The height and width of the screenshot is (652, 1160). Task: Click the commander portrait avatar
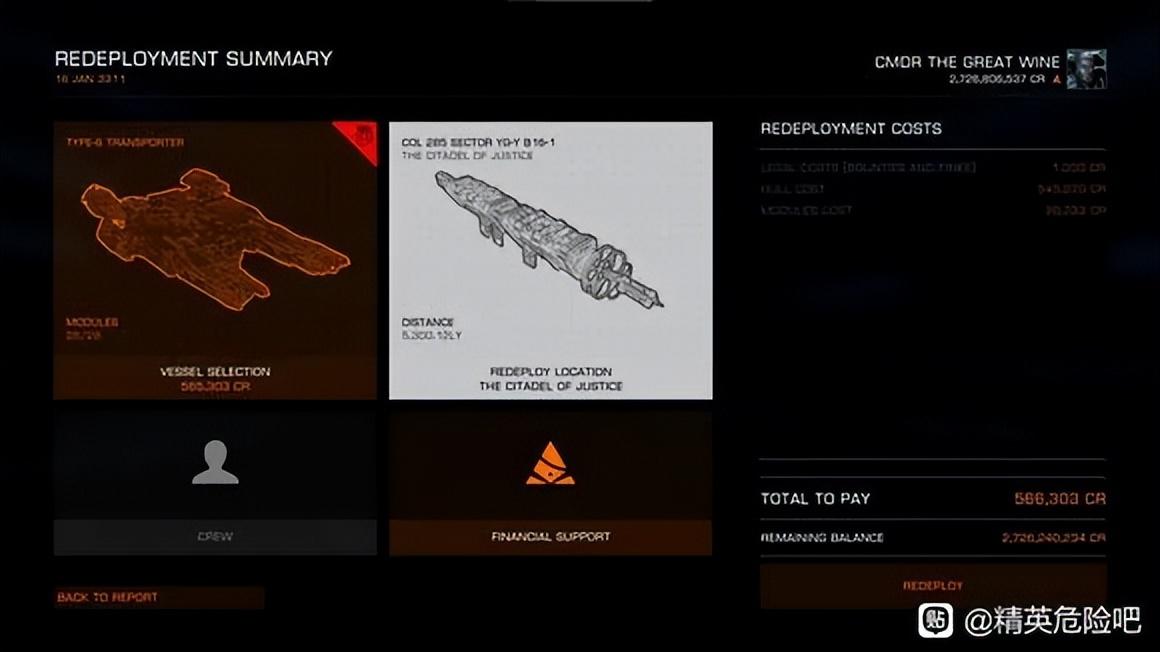pyautogui.click(x=1086, y=69)
